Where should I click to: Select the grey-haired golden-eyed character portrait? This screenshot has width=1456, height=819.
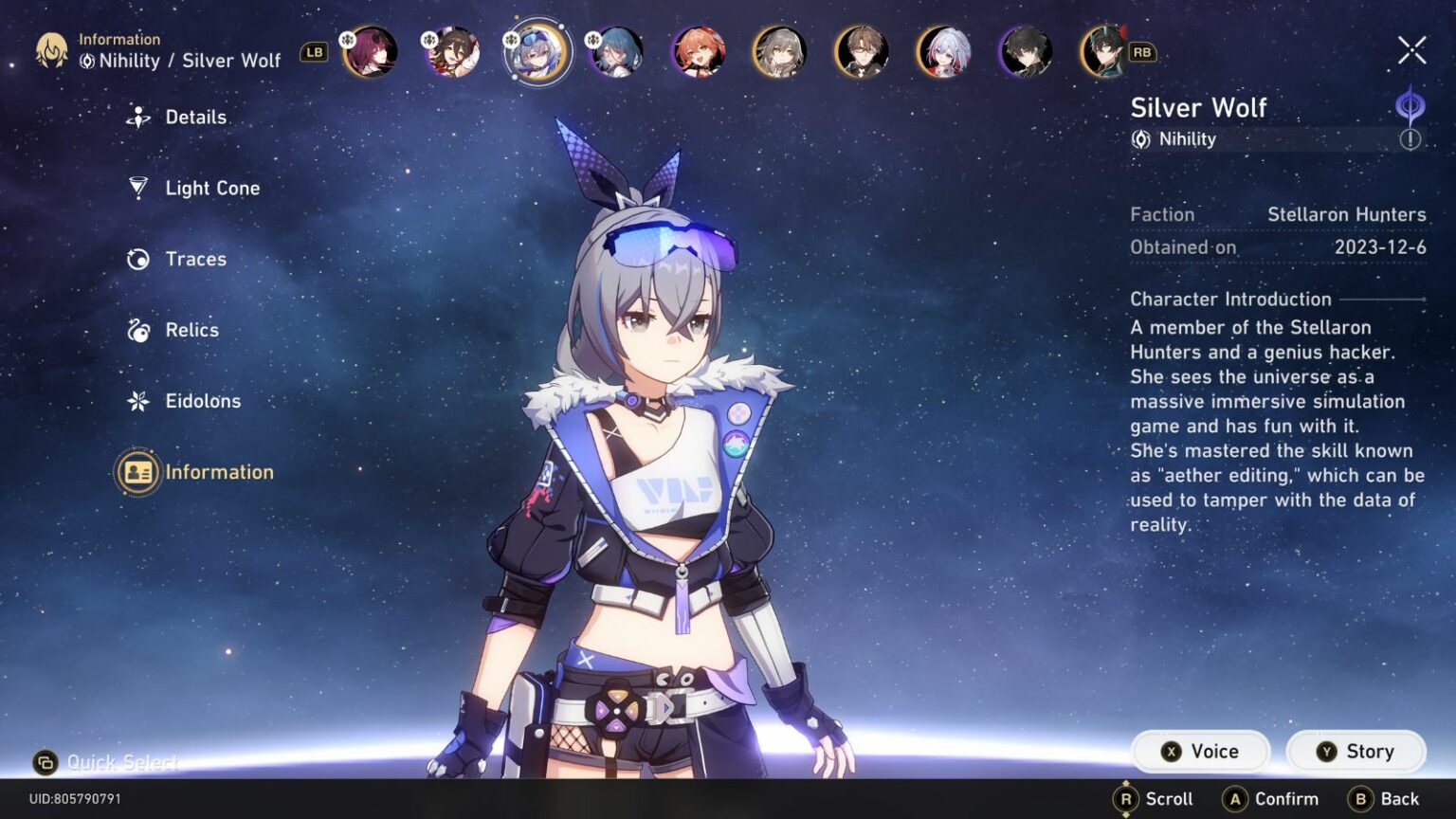780,51
